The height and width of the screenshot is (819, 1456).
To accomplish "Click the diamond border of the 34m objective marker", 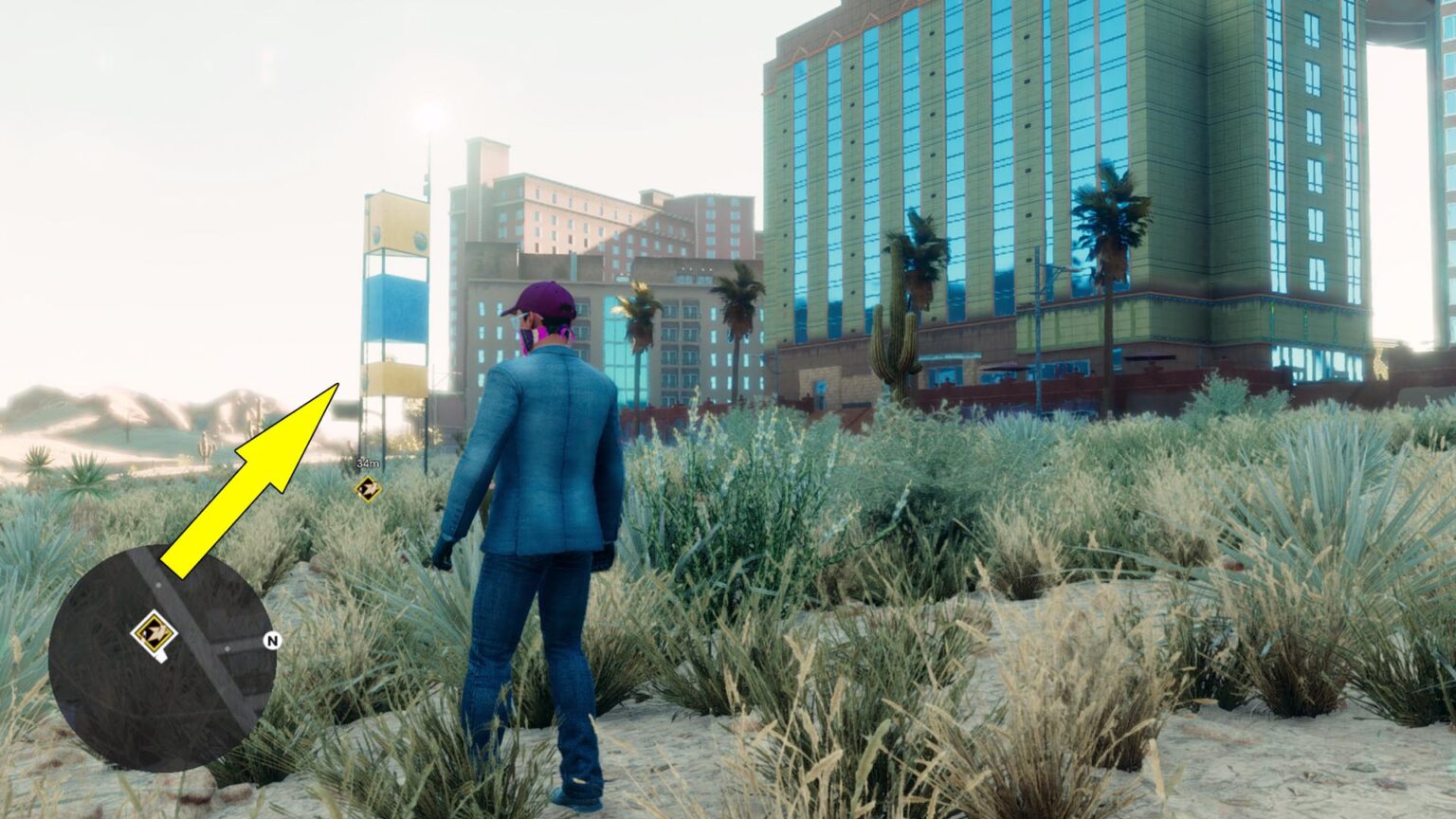I will point(368,477).
